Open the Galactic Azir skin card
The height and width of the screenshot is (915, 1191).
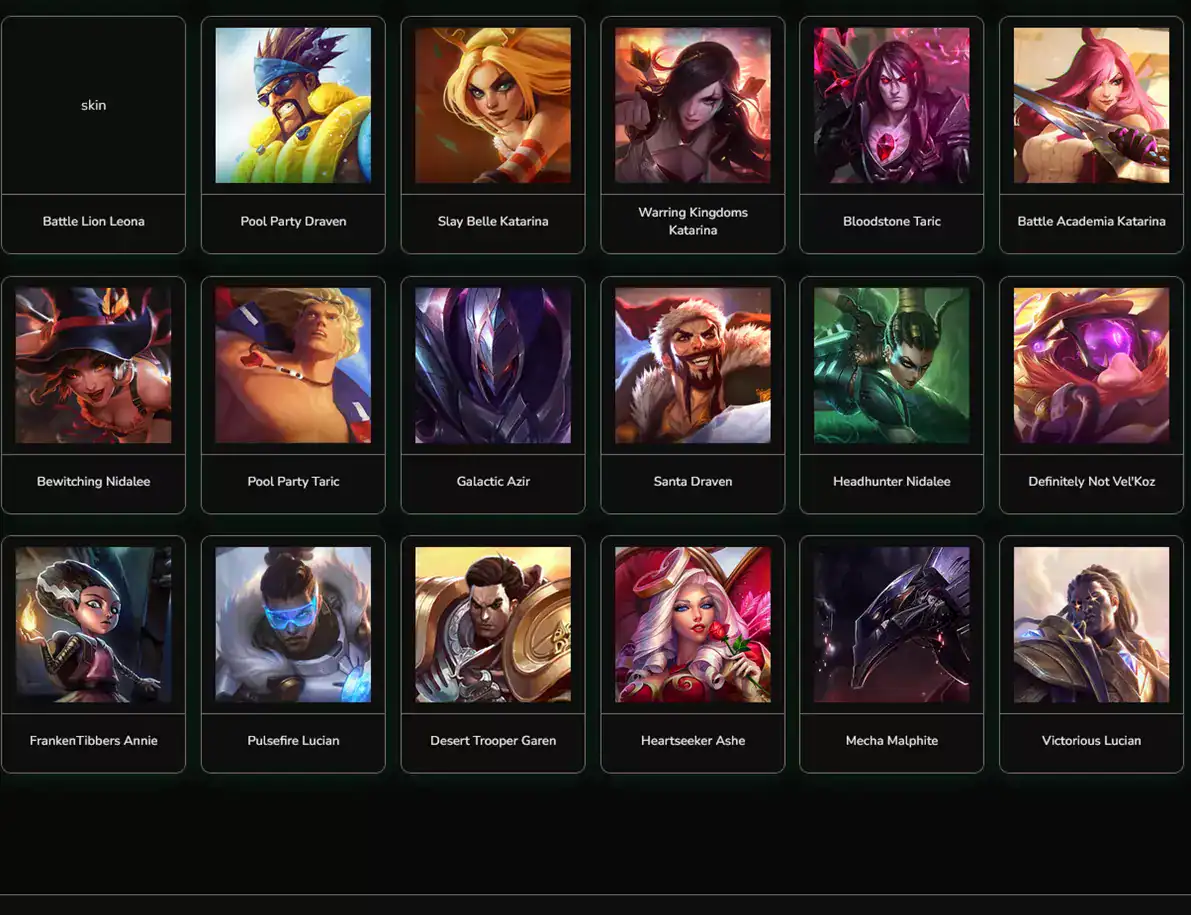(493, 395)
